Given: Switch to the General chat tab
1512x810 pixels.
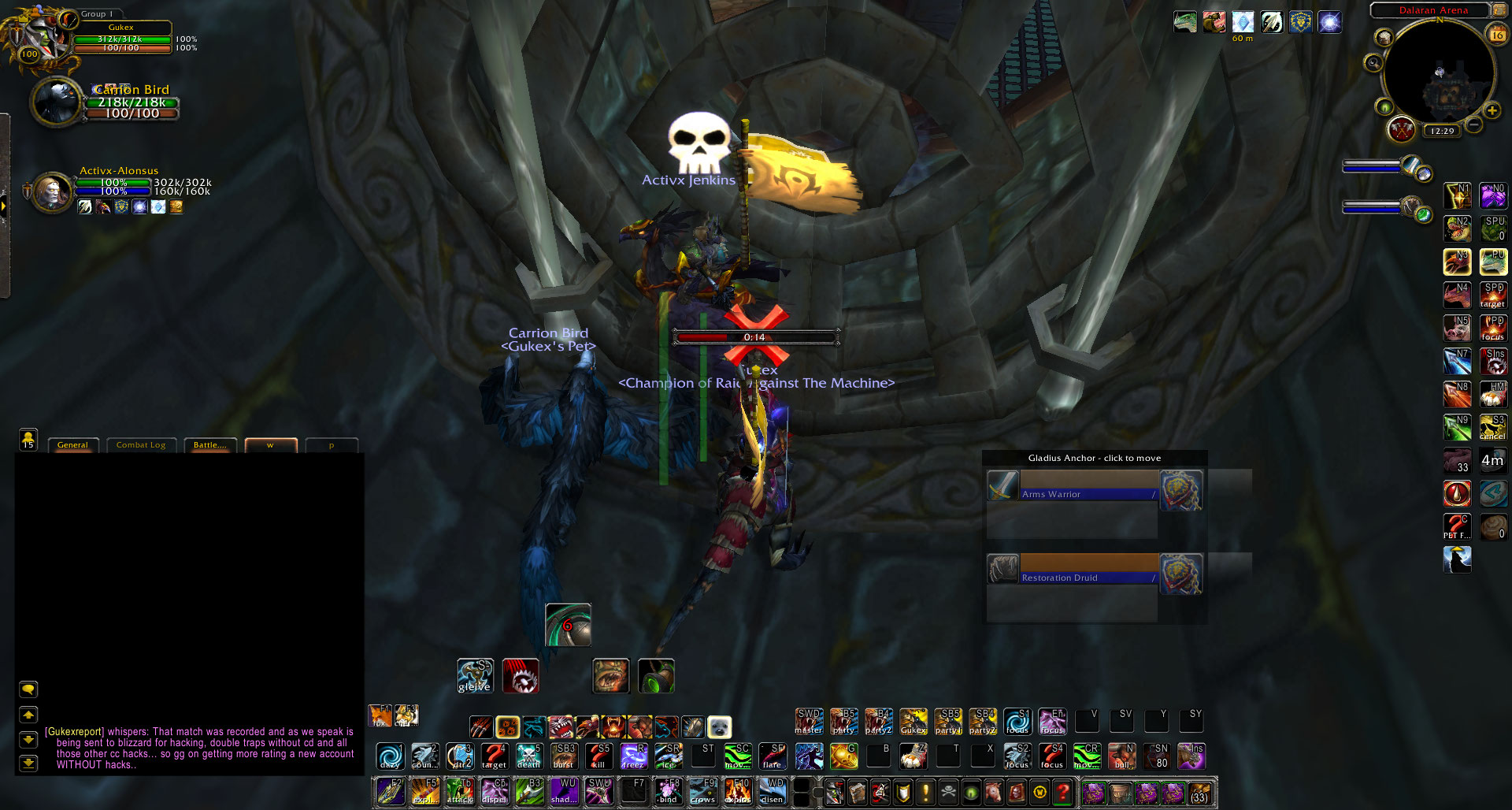Looking at the screenshot, I should pos(72,445).
